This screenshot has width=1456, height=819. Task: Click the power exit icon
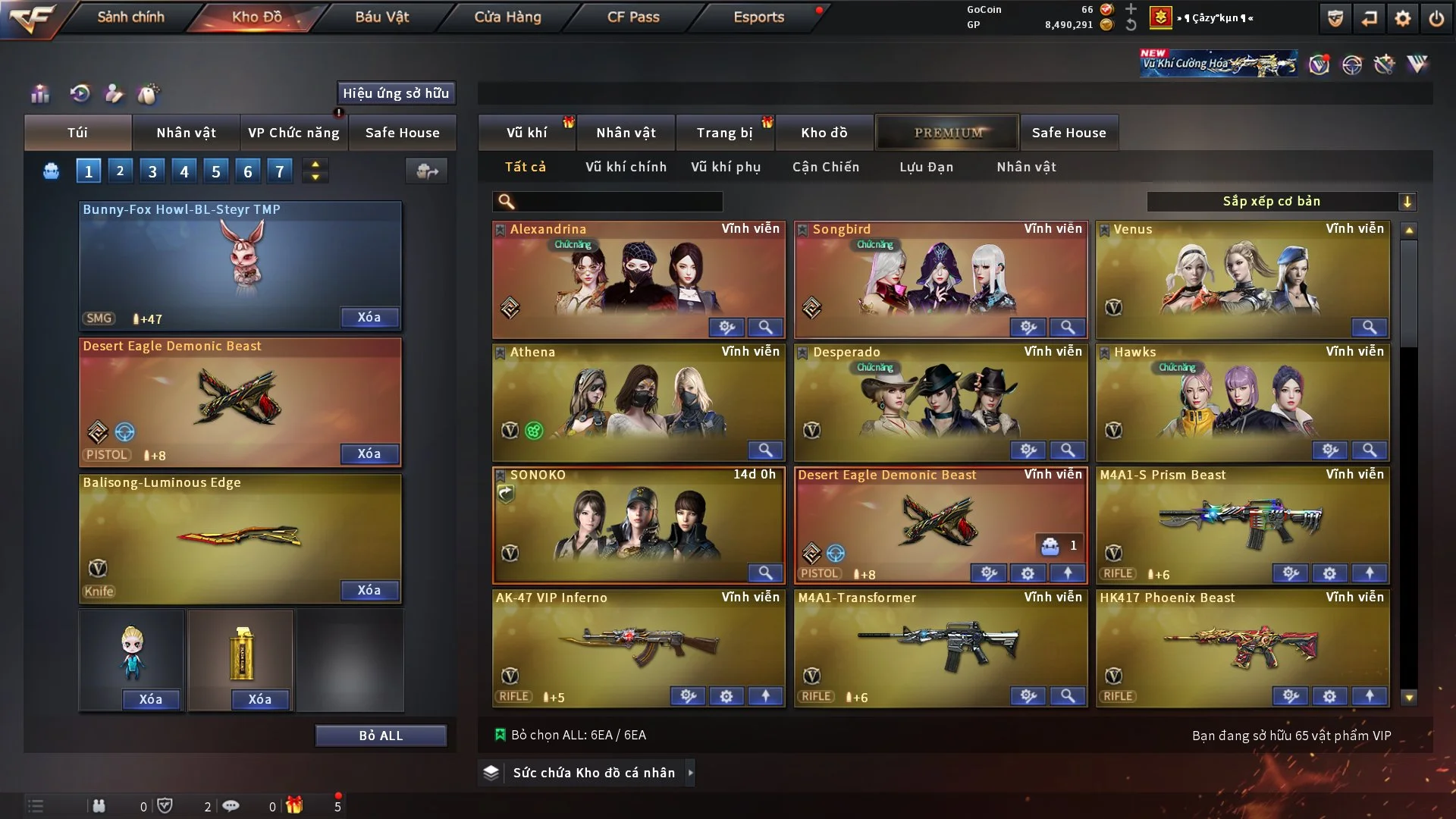1436,18
